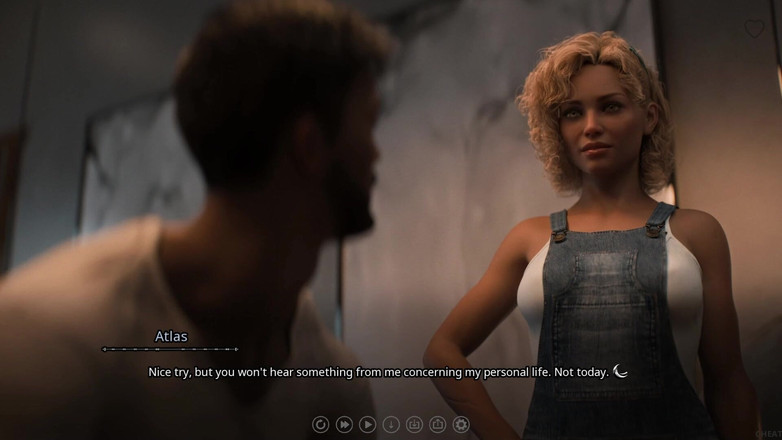This screenshot has height=440, width=782.
Task: Click the heart outline icon
Action: pyautogui.click(x=754, y=30)
